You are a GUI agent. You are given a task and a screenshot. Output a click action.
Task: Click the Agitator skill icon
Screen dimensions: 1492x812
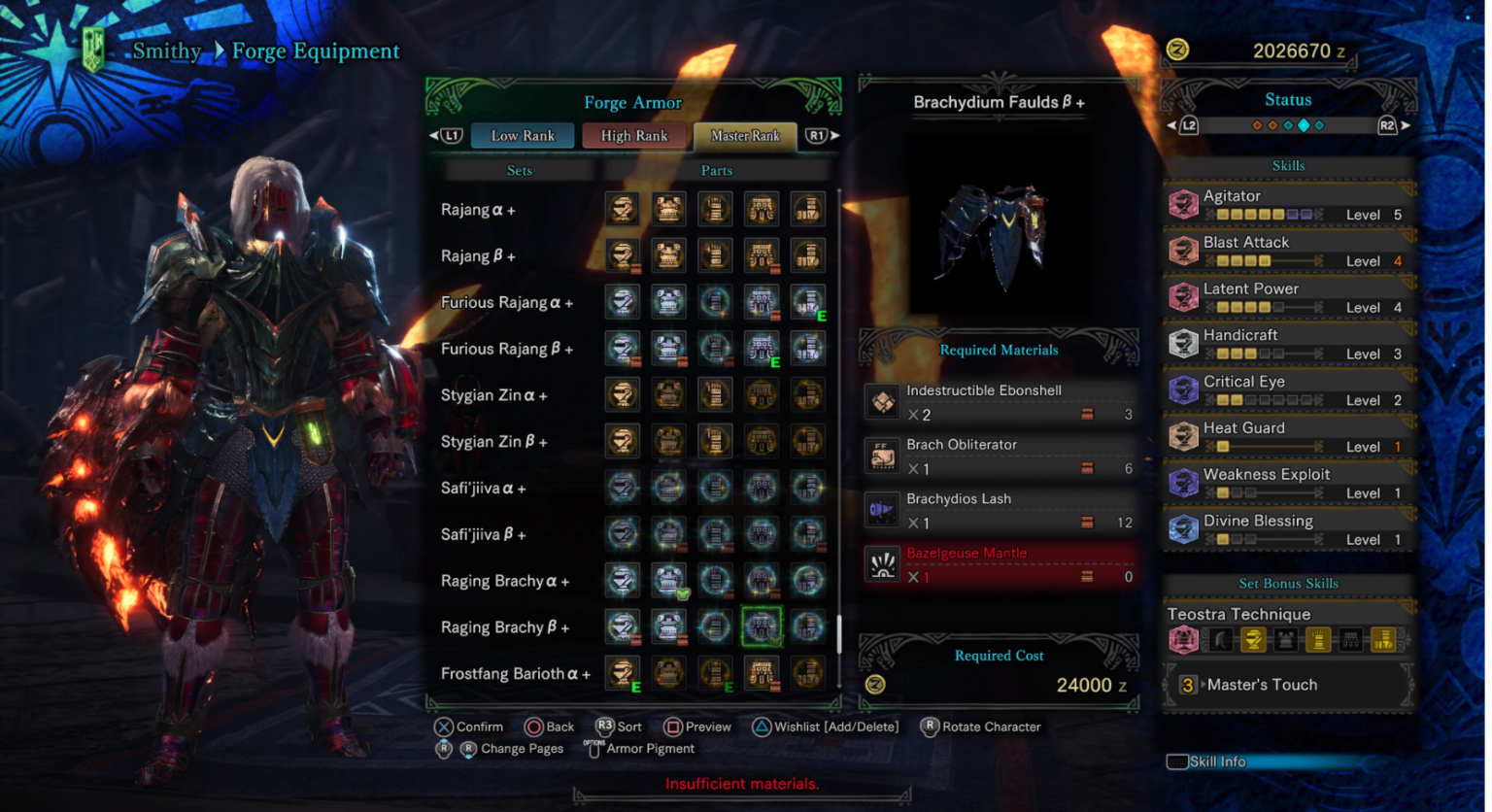click(x=1184, y=203)
